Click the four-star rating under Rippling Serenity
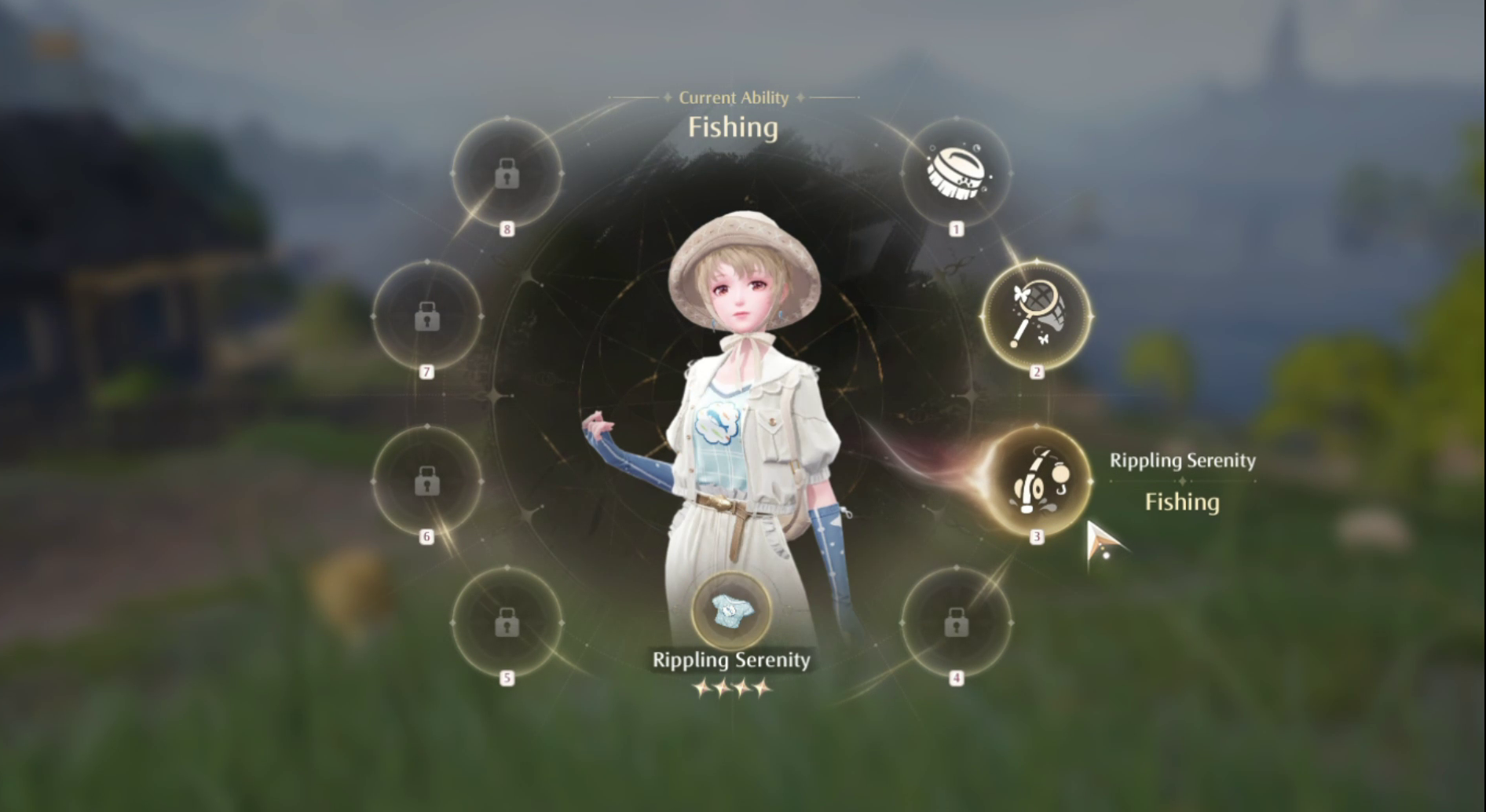 (733, 687)
